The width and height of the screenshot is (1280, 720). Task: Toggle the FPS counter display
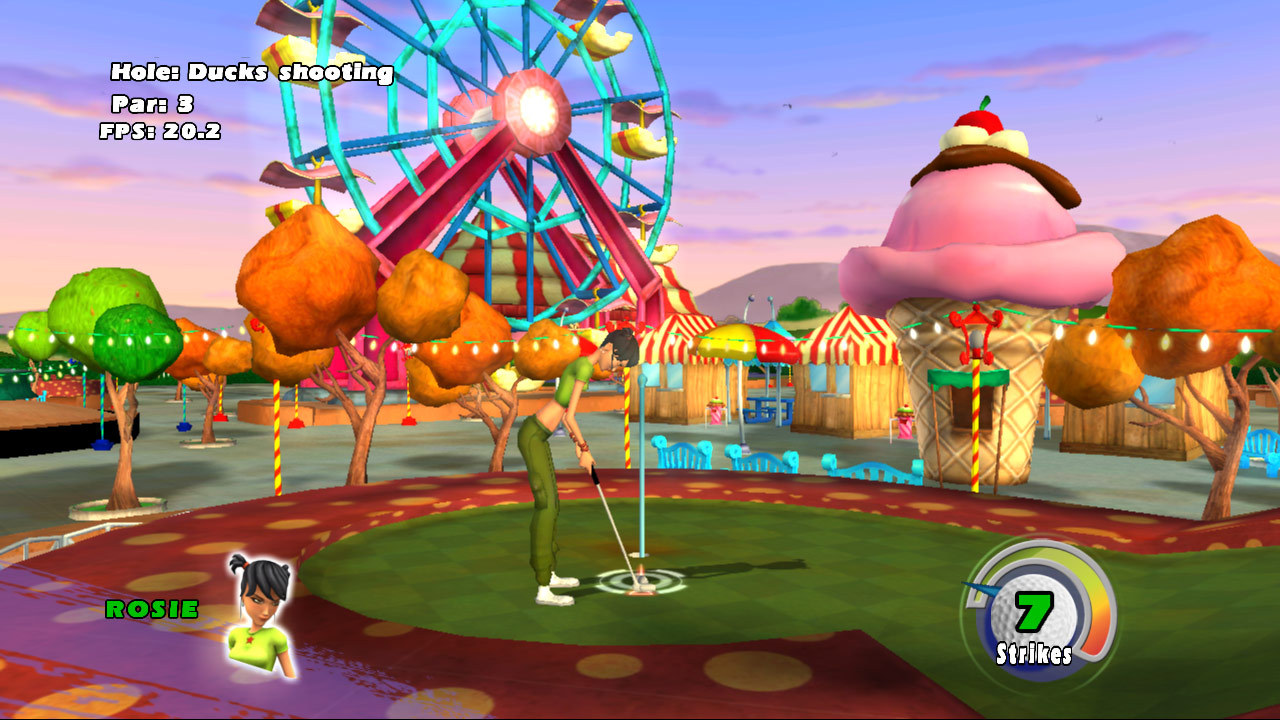pyautogui.click(x=158, y=129)
